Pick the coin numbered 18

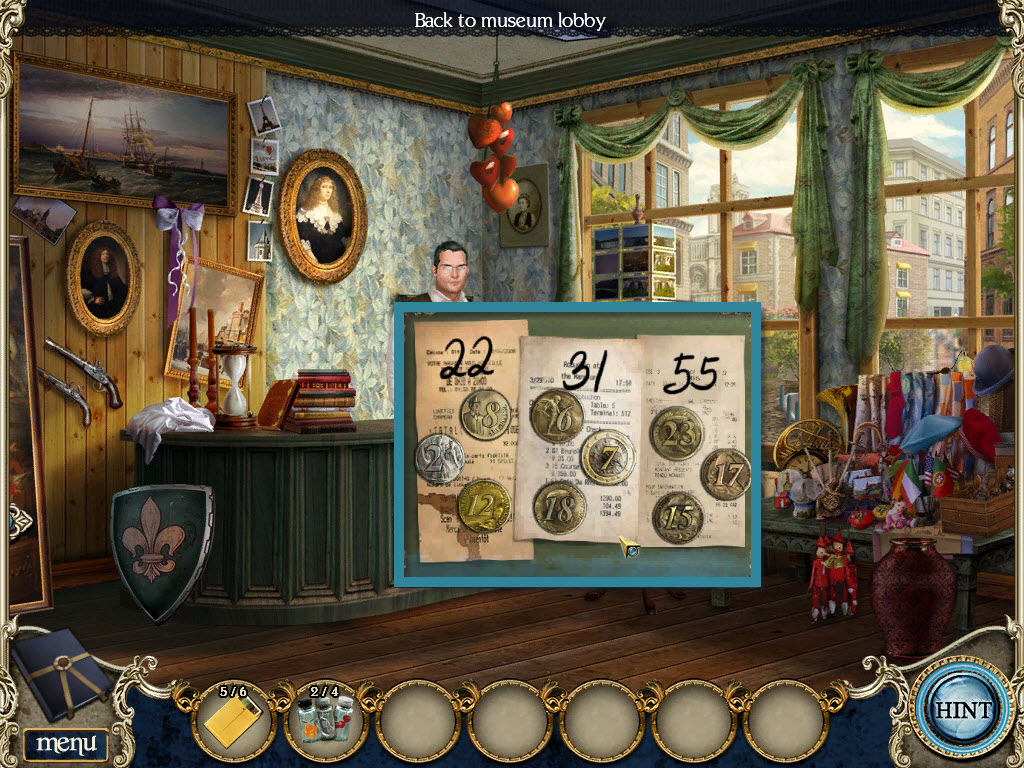559,507
